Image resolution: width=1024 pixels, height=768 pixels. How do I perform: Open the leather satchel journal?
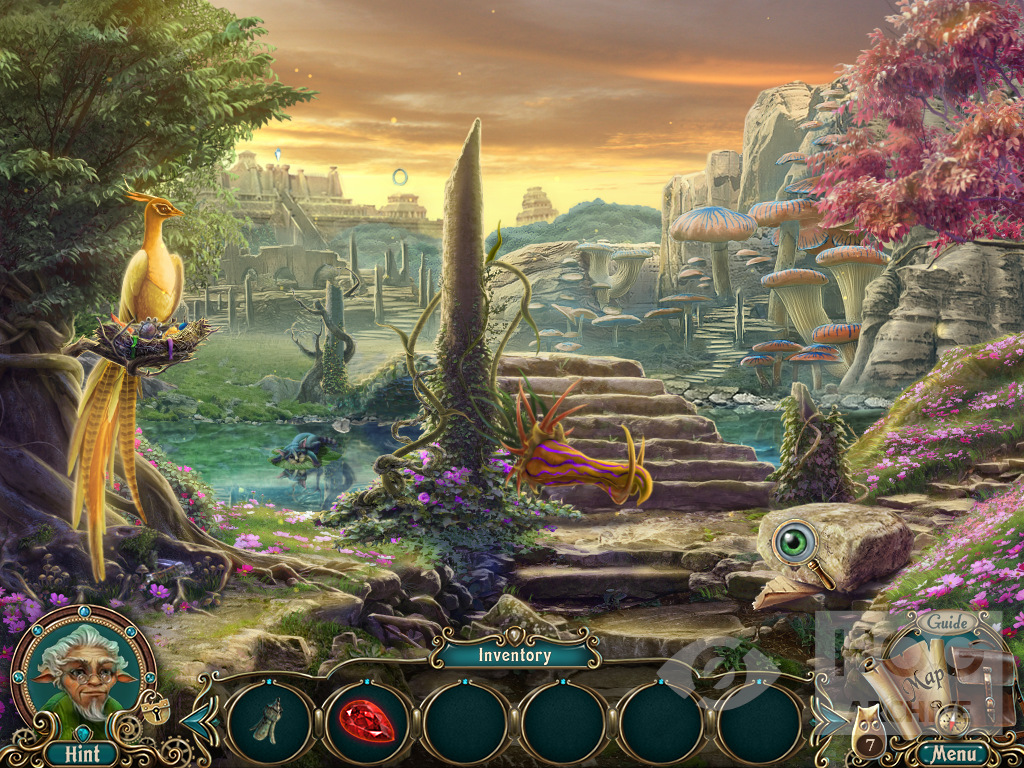[x=975, y=680]
